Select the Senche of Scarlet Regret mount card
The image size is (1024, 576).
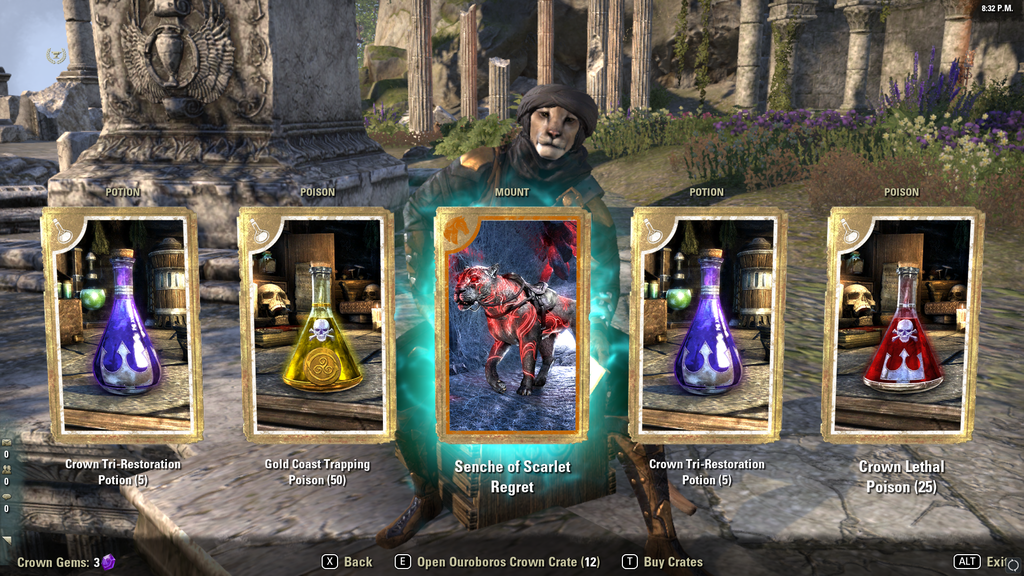pos(512,324)
